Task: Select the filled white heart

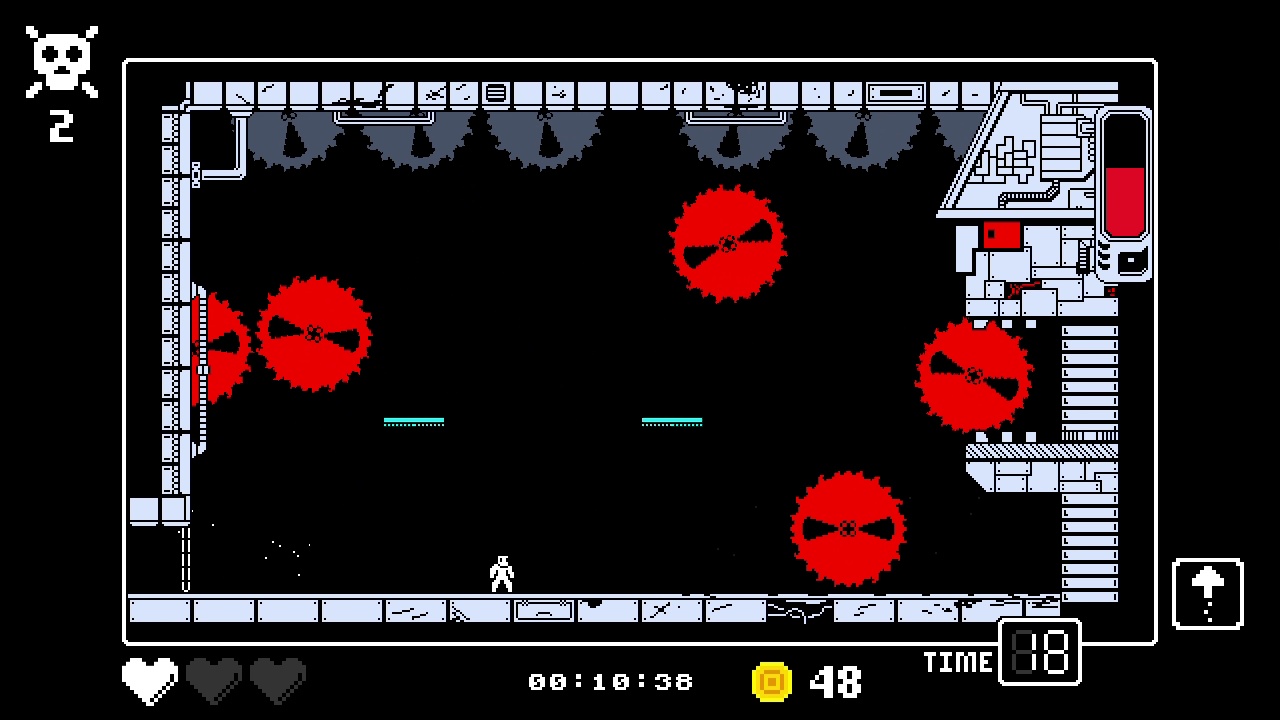Action: click(x=148, y=678)
